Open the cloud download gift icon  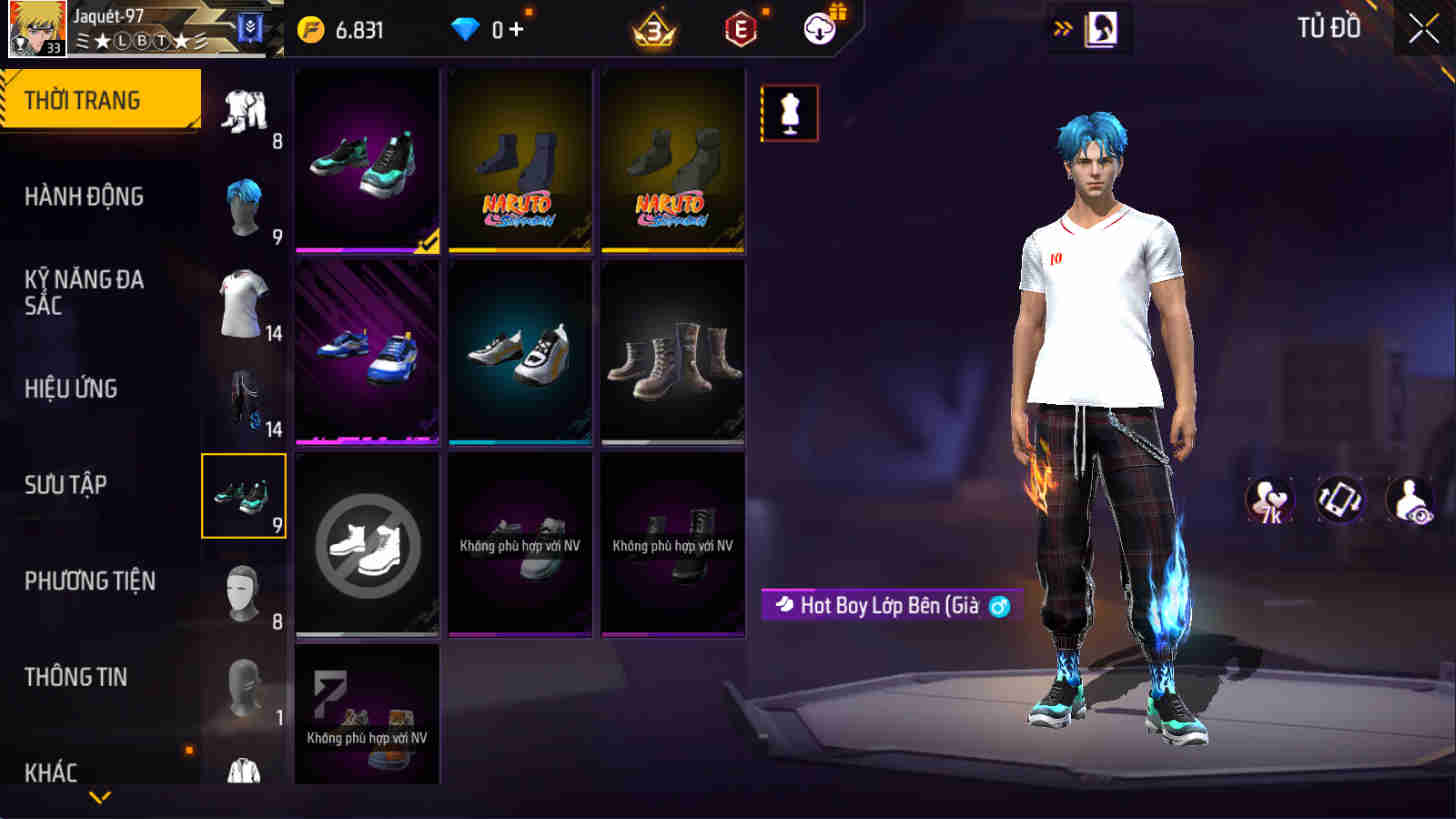pos(818,29)
